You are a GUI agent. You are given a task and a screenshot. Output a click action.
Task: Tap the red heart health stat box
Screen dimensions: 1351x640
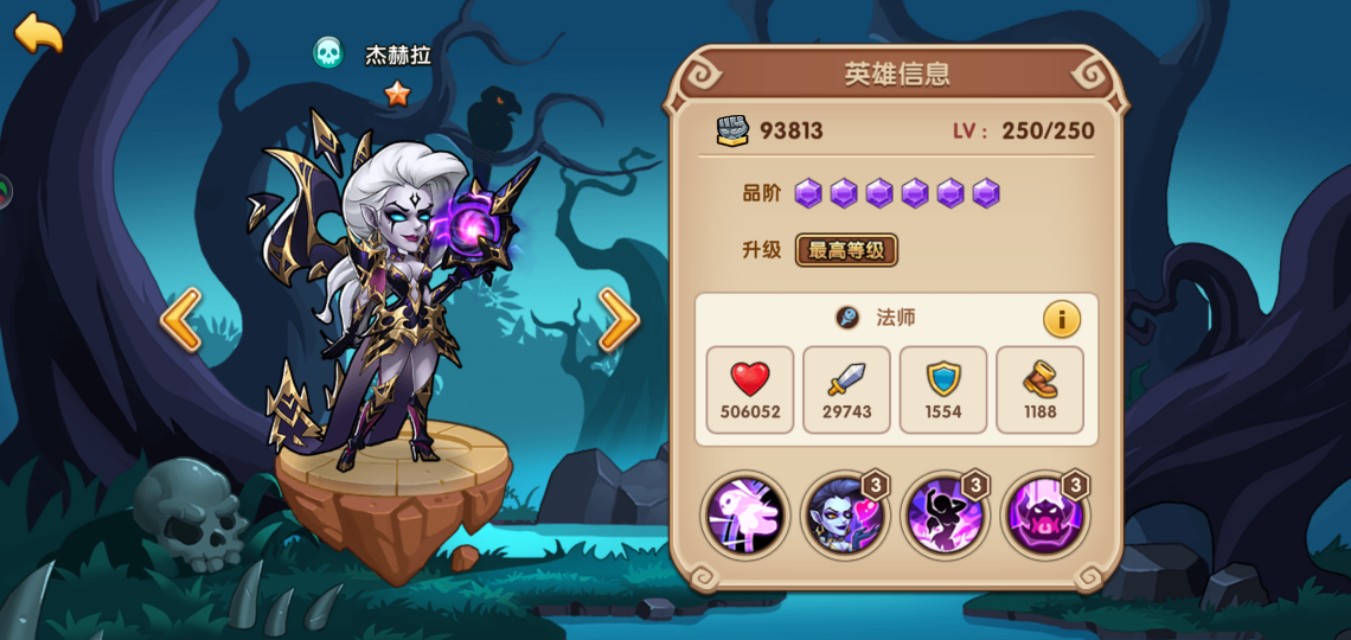750,390
